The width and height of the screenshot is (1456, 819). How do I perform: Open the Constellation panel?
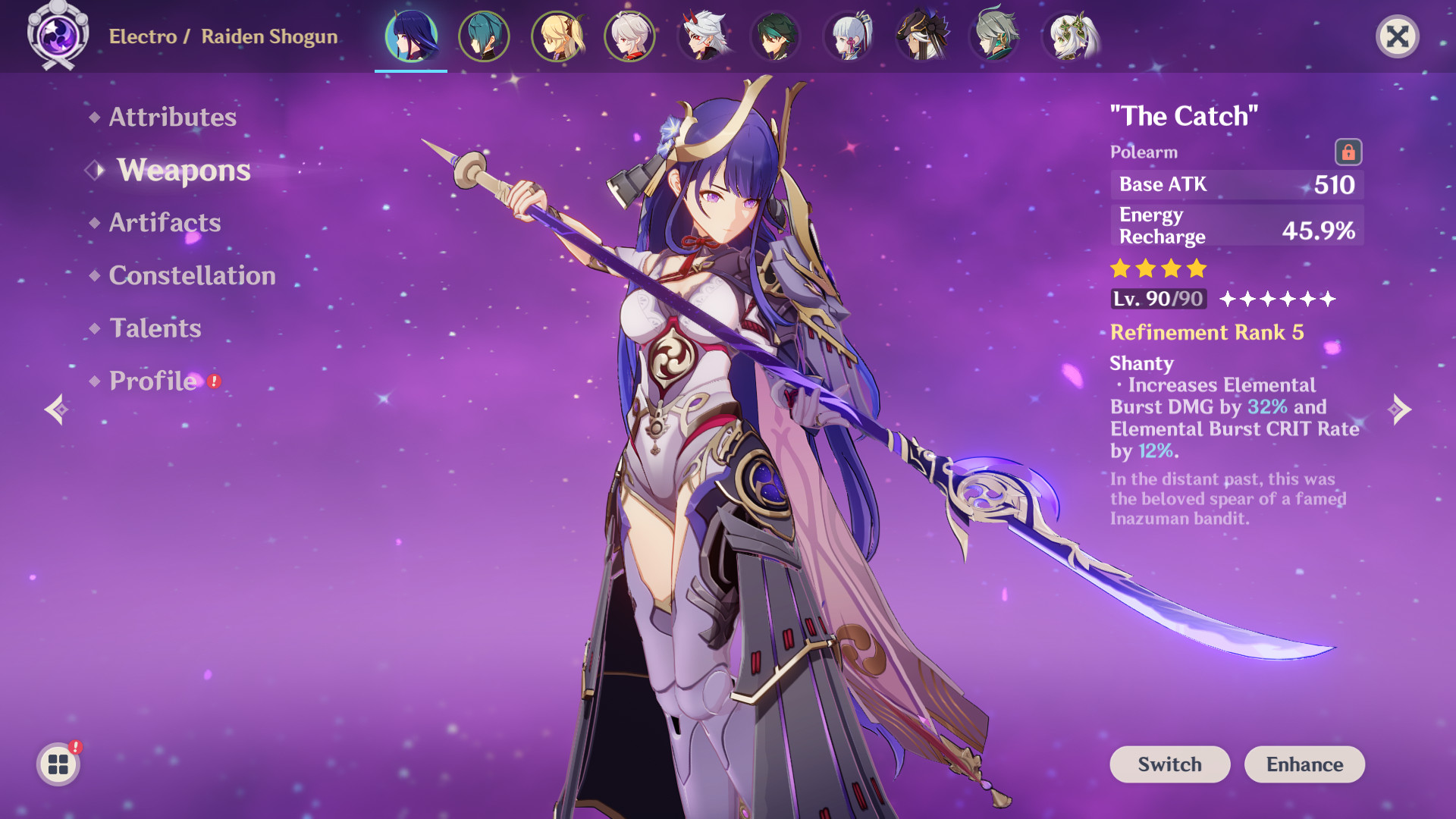tap(191, 275)
